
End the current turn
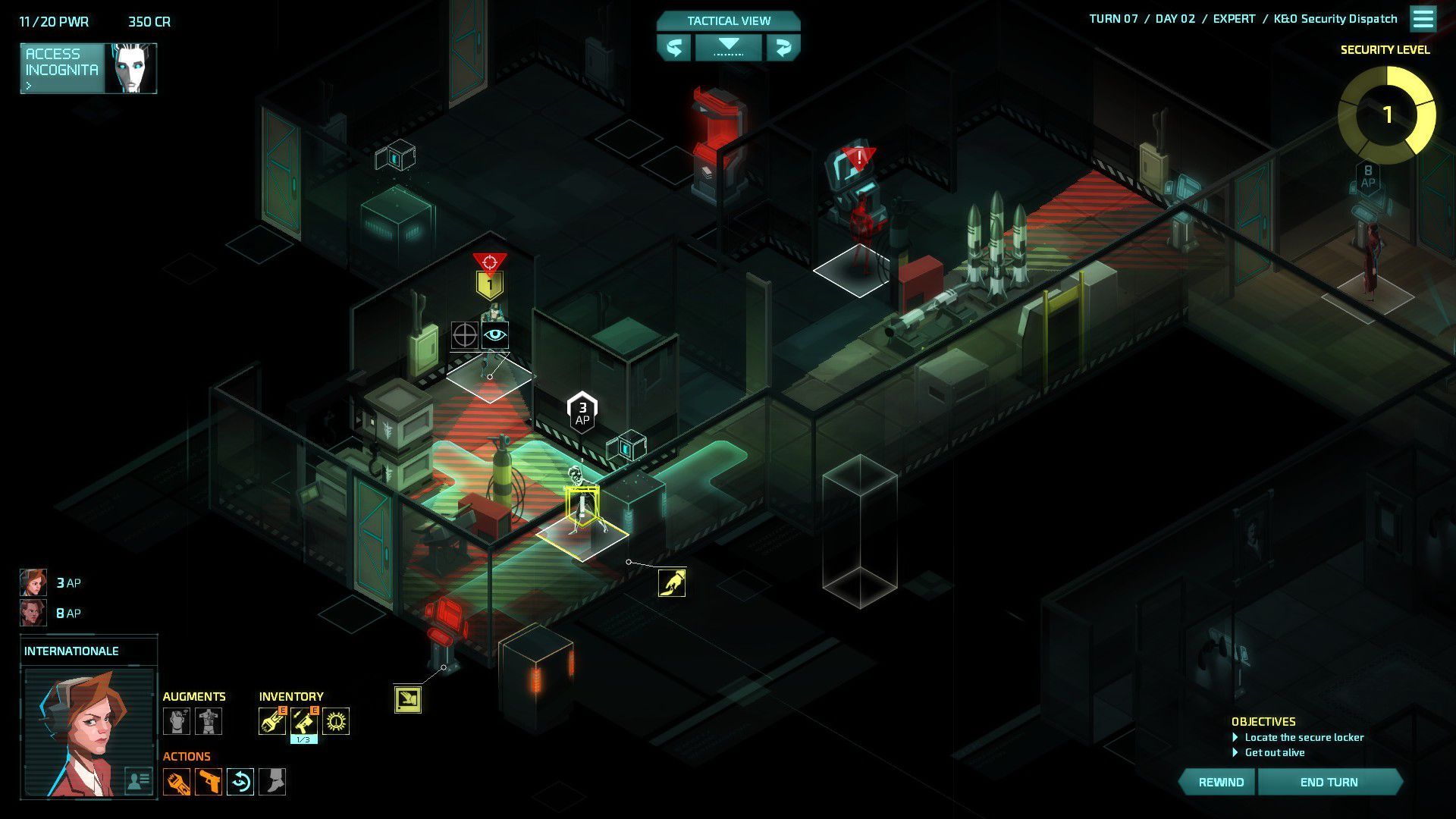click(x=1329, y=782)
